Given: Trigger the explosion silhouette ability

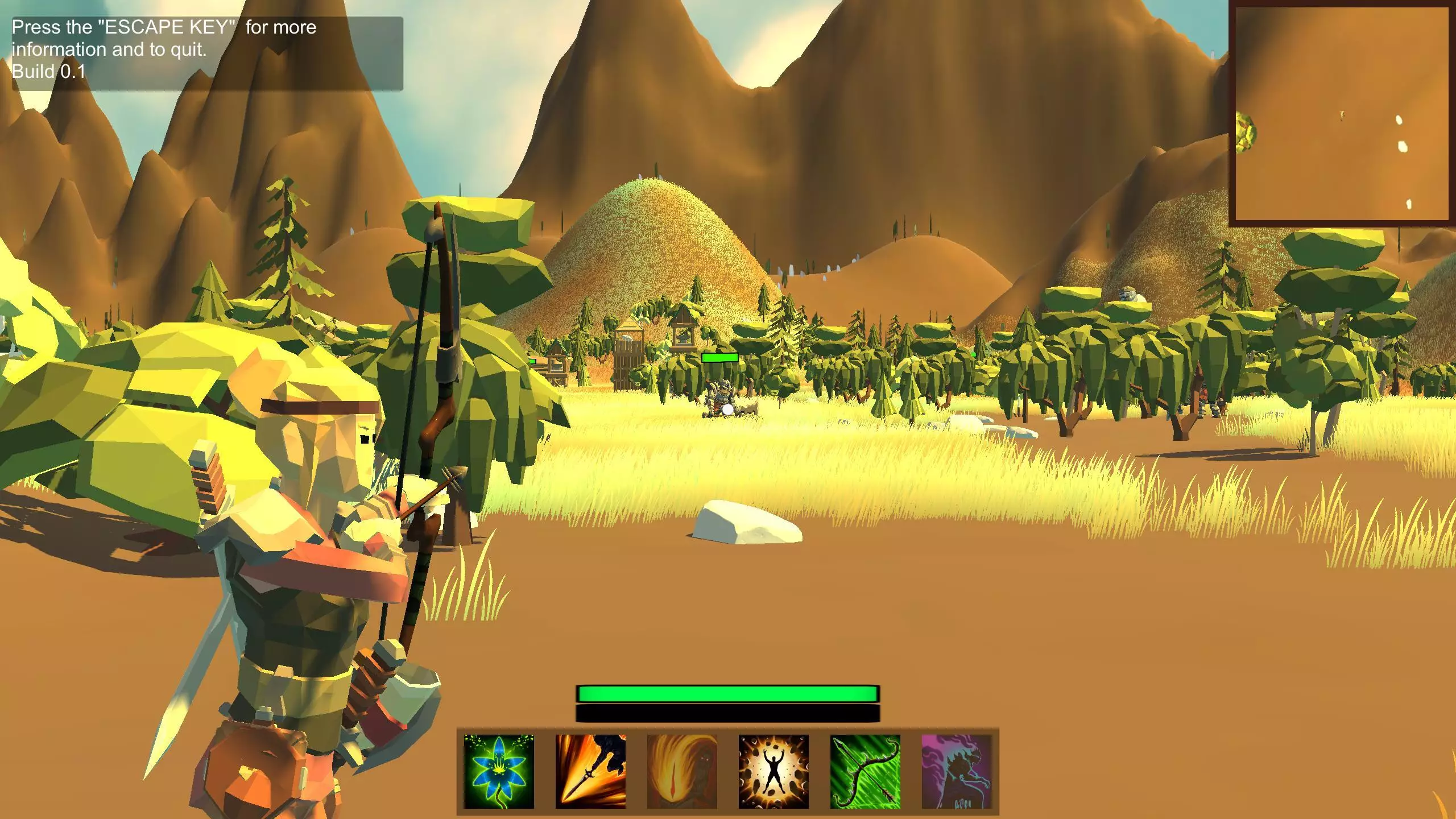Looking at the screenshot, I should [773, 771].
